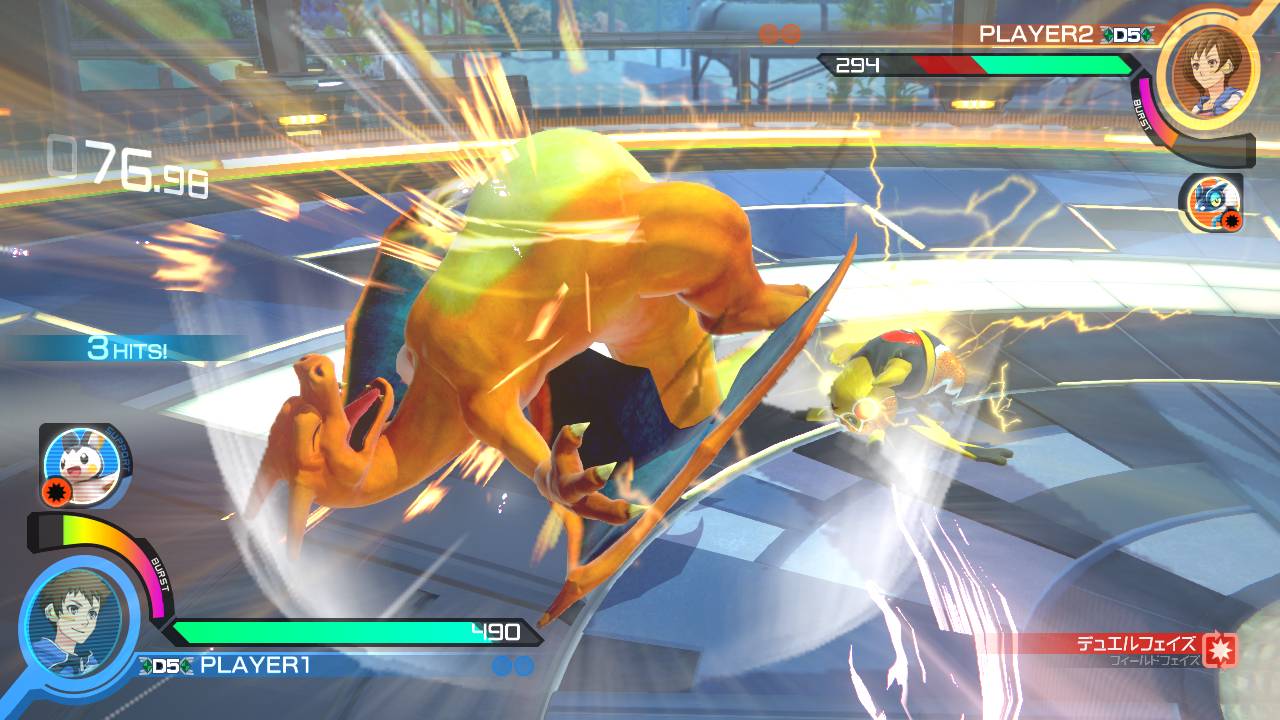
Task: Select the Frogadier support Pokémon icon
Action: tap(1210, 201)
